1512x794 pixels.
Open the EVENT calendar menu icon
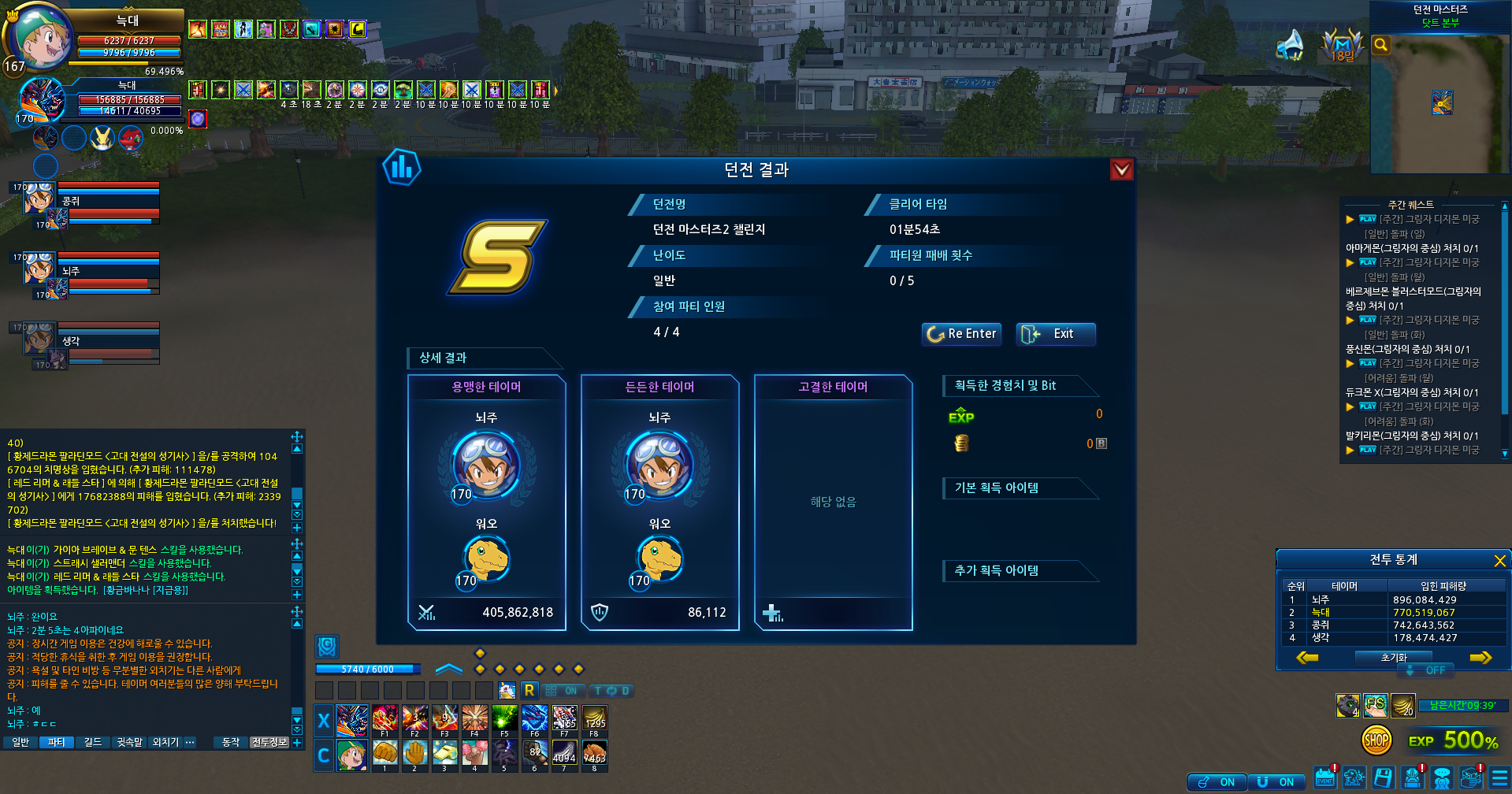click(x=1324, y=778)
